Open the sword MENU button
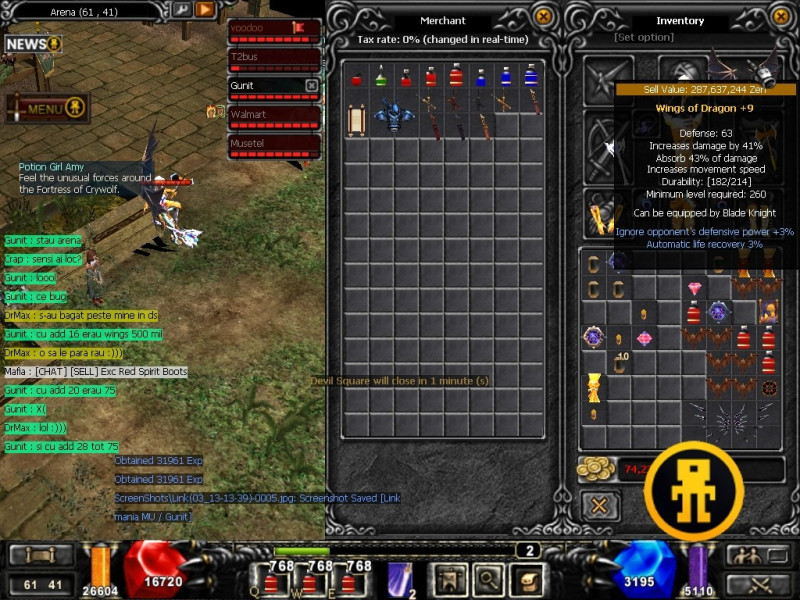The width and height of the screenshot is (800, 600). [47, 108]
